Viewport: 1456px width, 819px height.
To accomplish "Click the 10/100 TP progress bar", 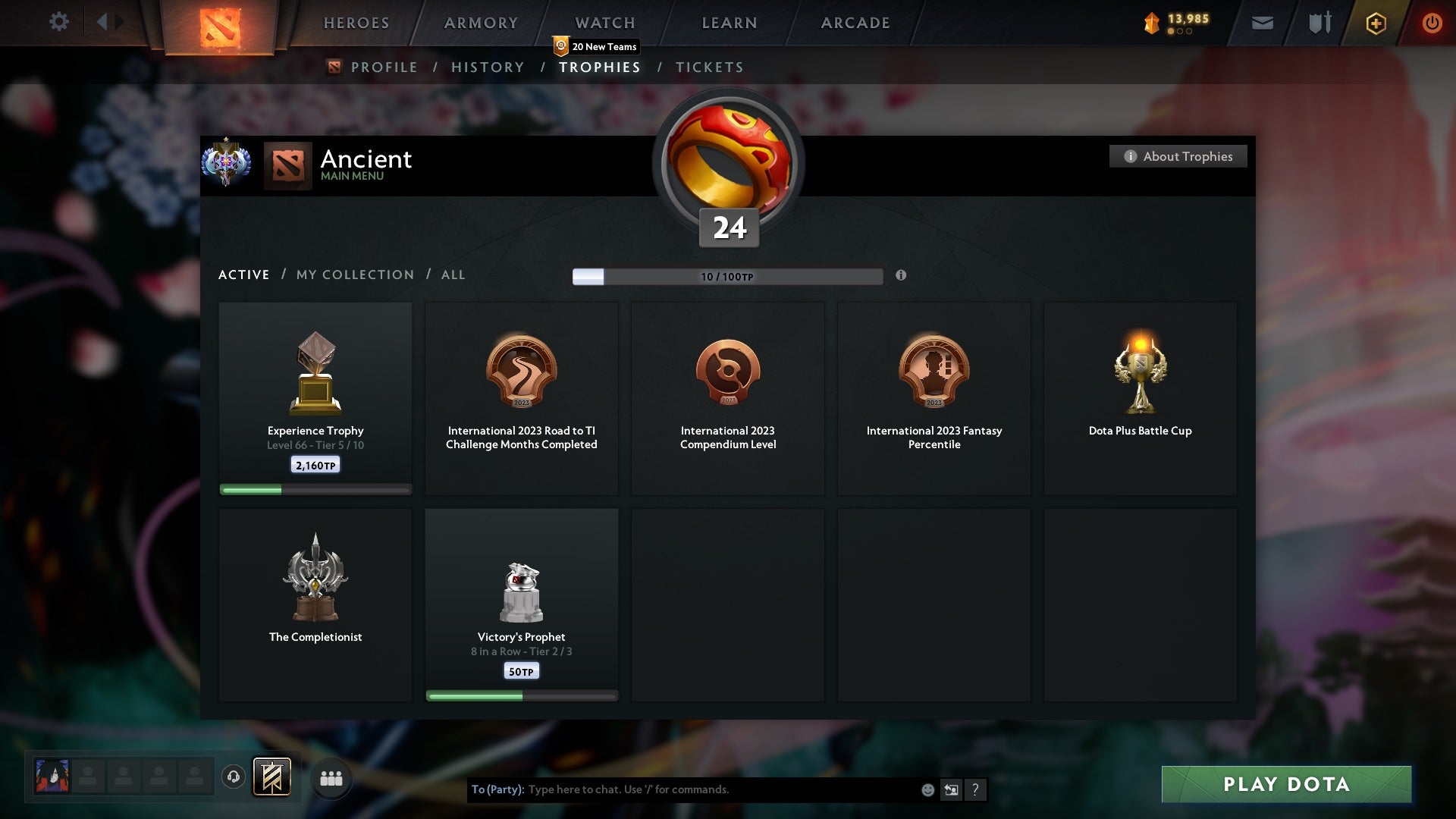I will click(728, 277).
